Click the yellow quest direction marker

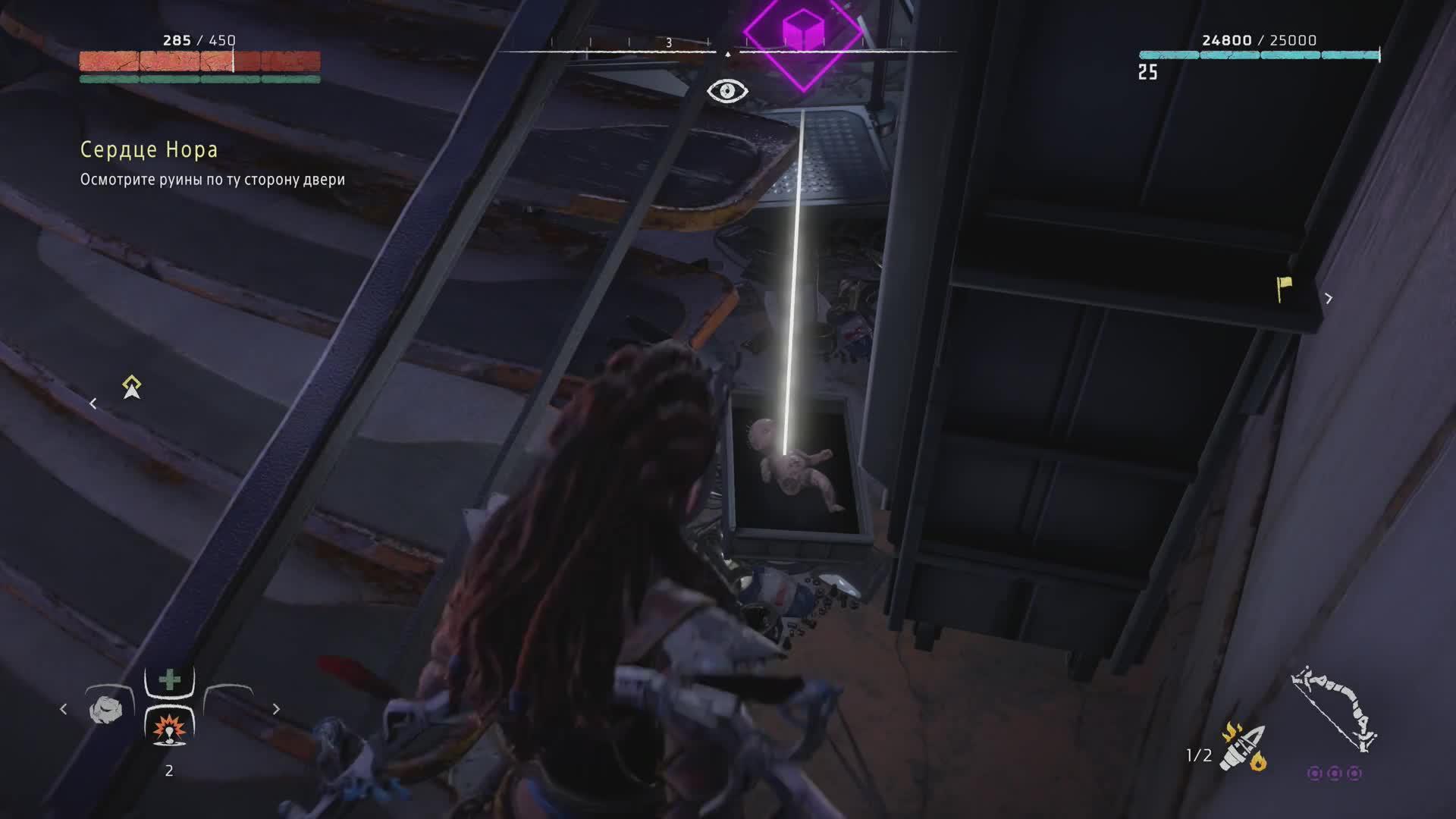pos(132,387)
